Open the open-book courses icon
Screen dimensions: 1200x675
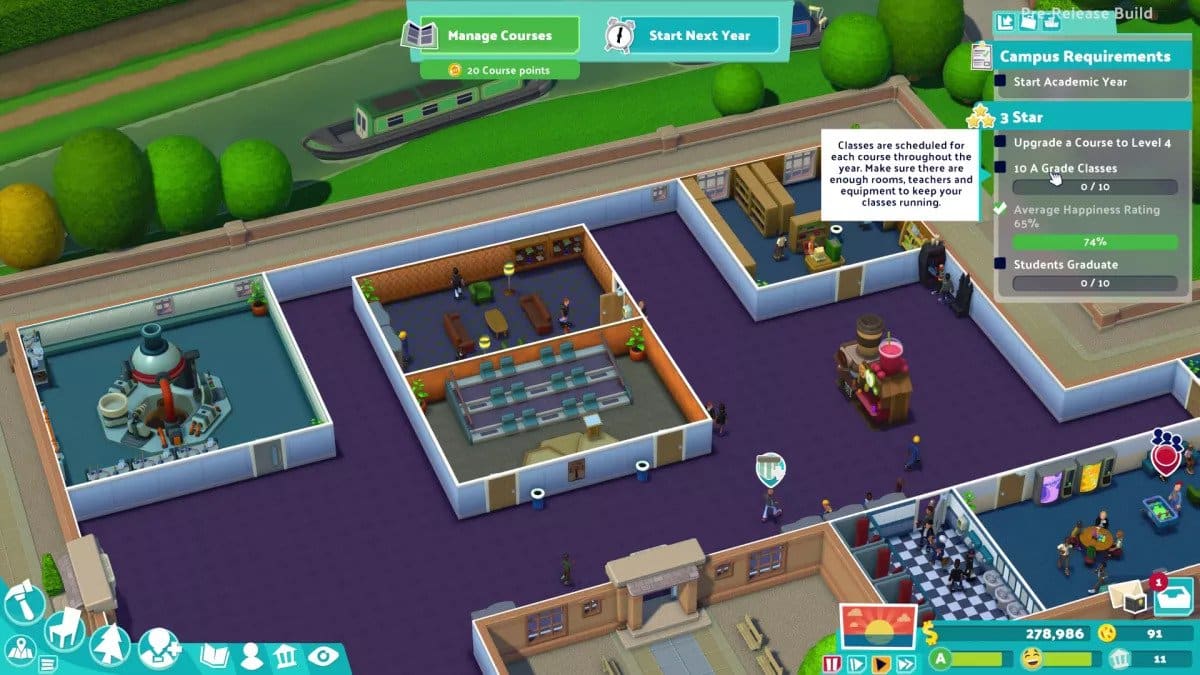click(x=215, y=657)
